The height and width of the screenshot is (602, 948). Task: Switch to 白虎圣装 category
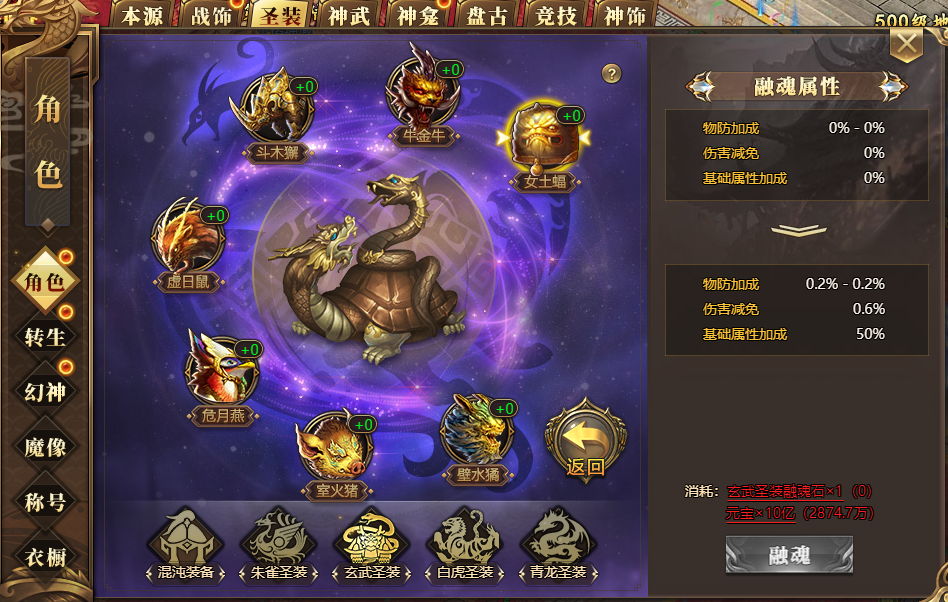(x=463, y=545)
